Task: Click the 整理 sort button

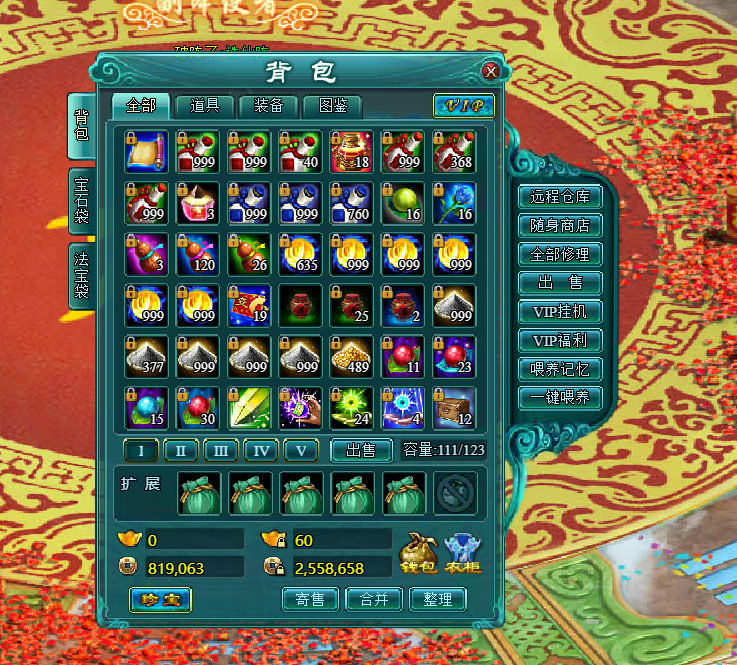Action: (x=438, y=599)
